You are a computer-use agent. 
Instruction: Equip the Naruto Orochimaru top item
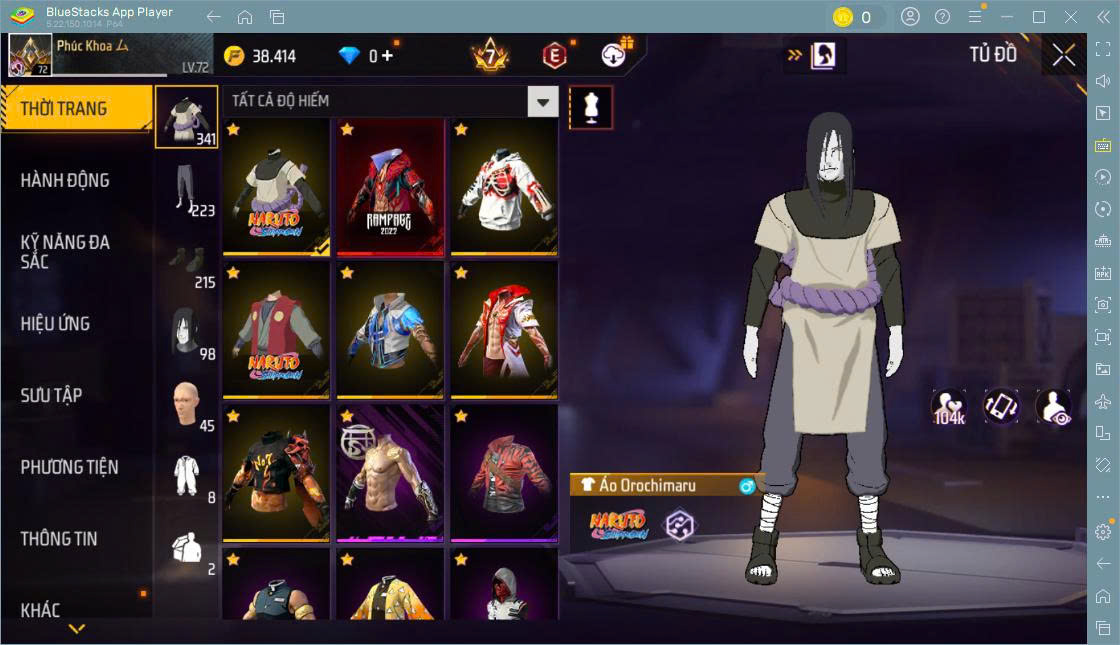[276, 187]
